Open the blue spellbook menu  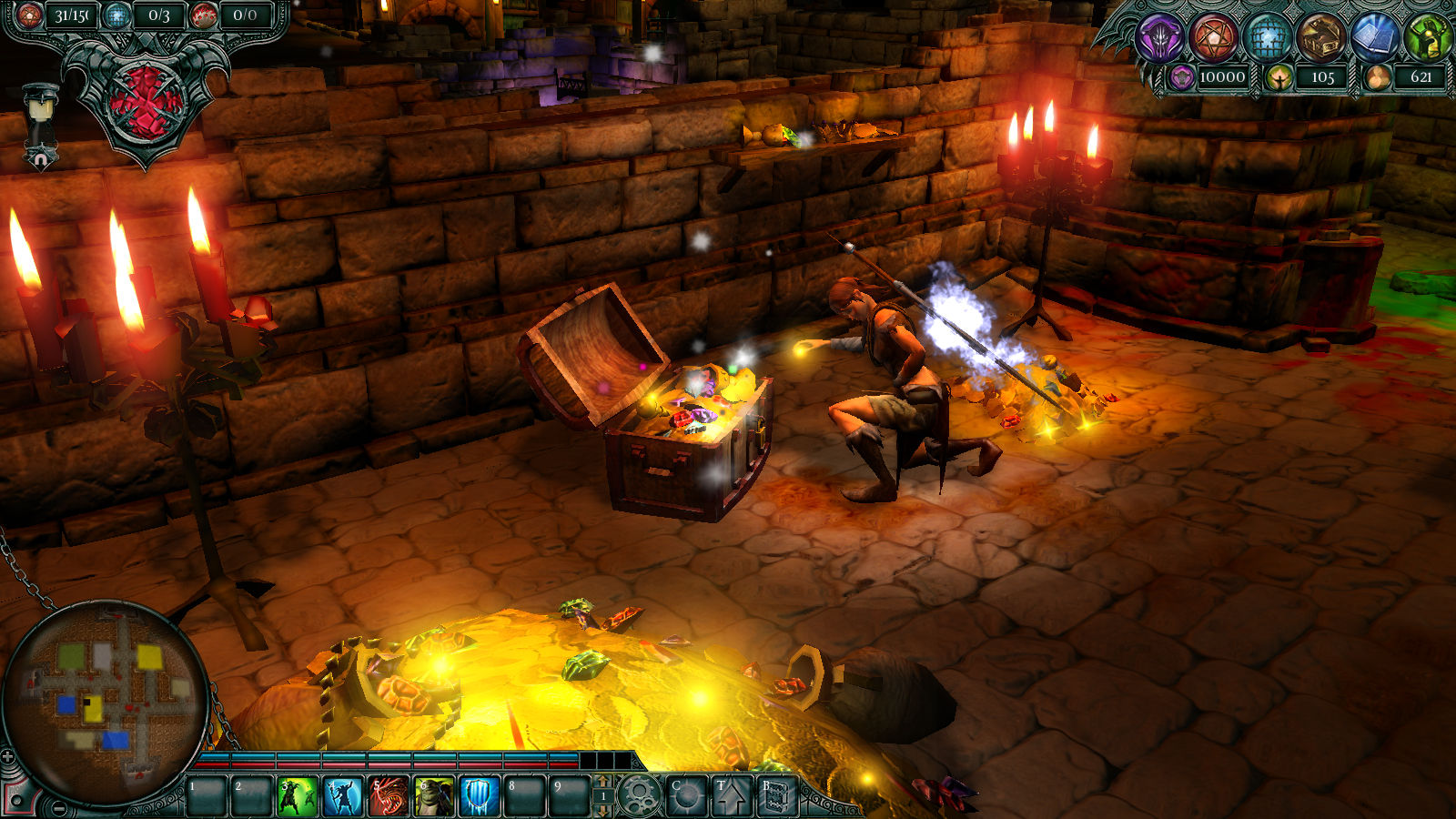1376,37
